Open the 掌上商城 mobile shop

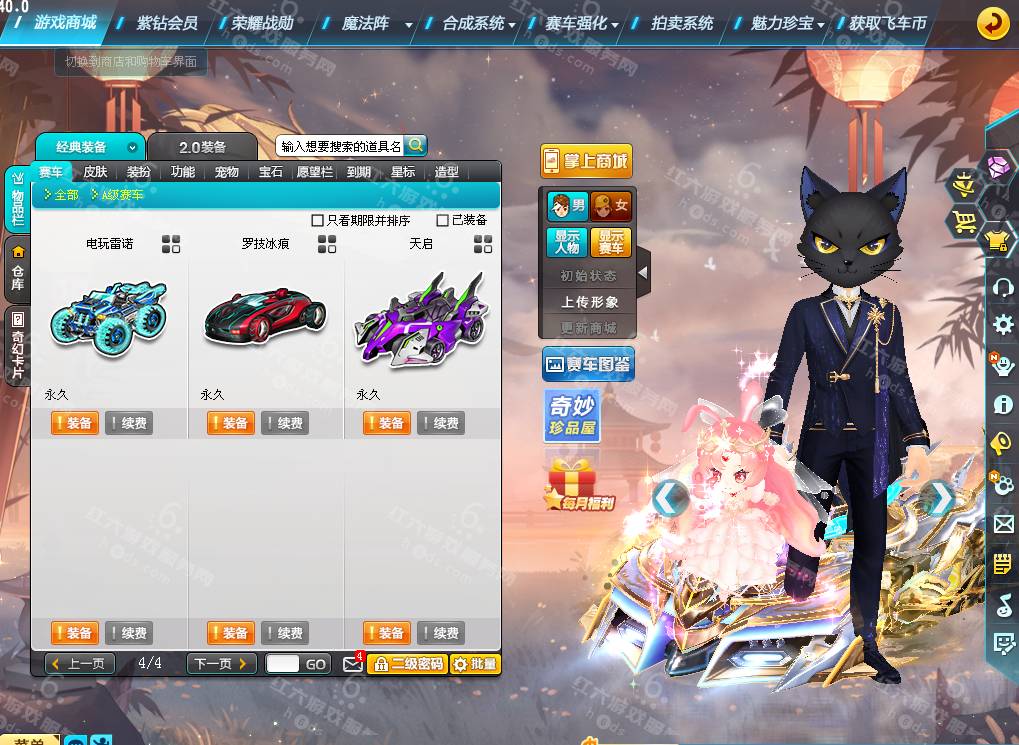pyautogui.click(x=587, y=161)
